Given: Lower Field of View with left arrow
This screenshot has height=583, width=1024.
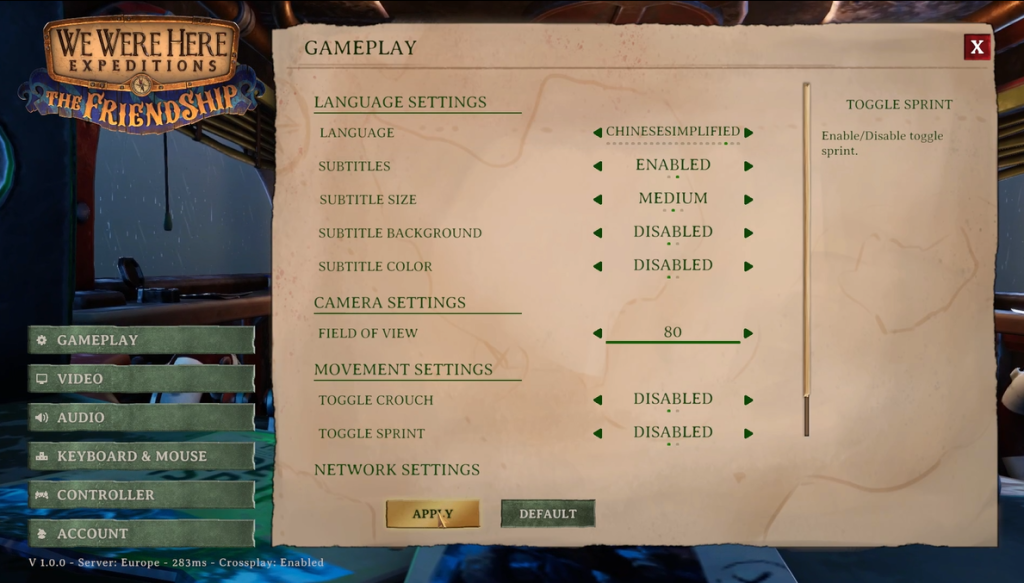Looking at the screenshot, I should (598, 333).
